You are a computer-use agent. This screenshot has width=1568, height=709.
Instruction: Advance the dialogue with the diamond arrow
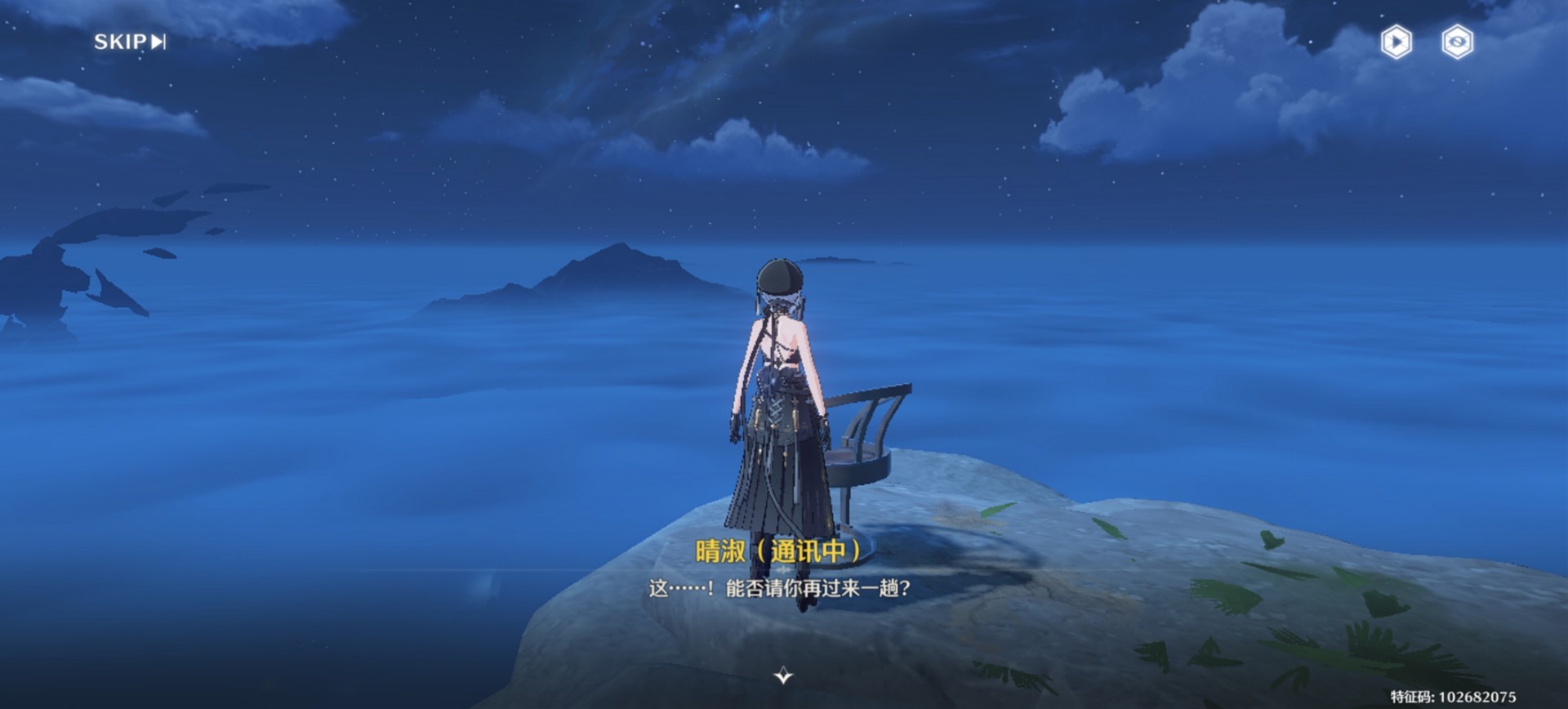point(783,675)
